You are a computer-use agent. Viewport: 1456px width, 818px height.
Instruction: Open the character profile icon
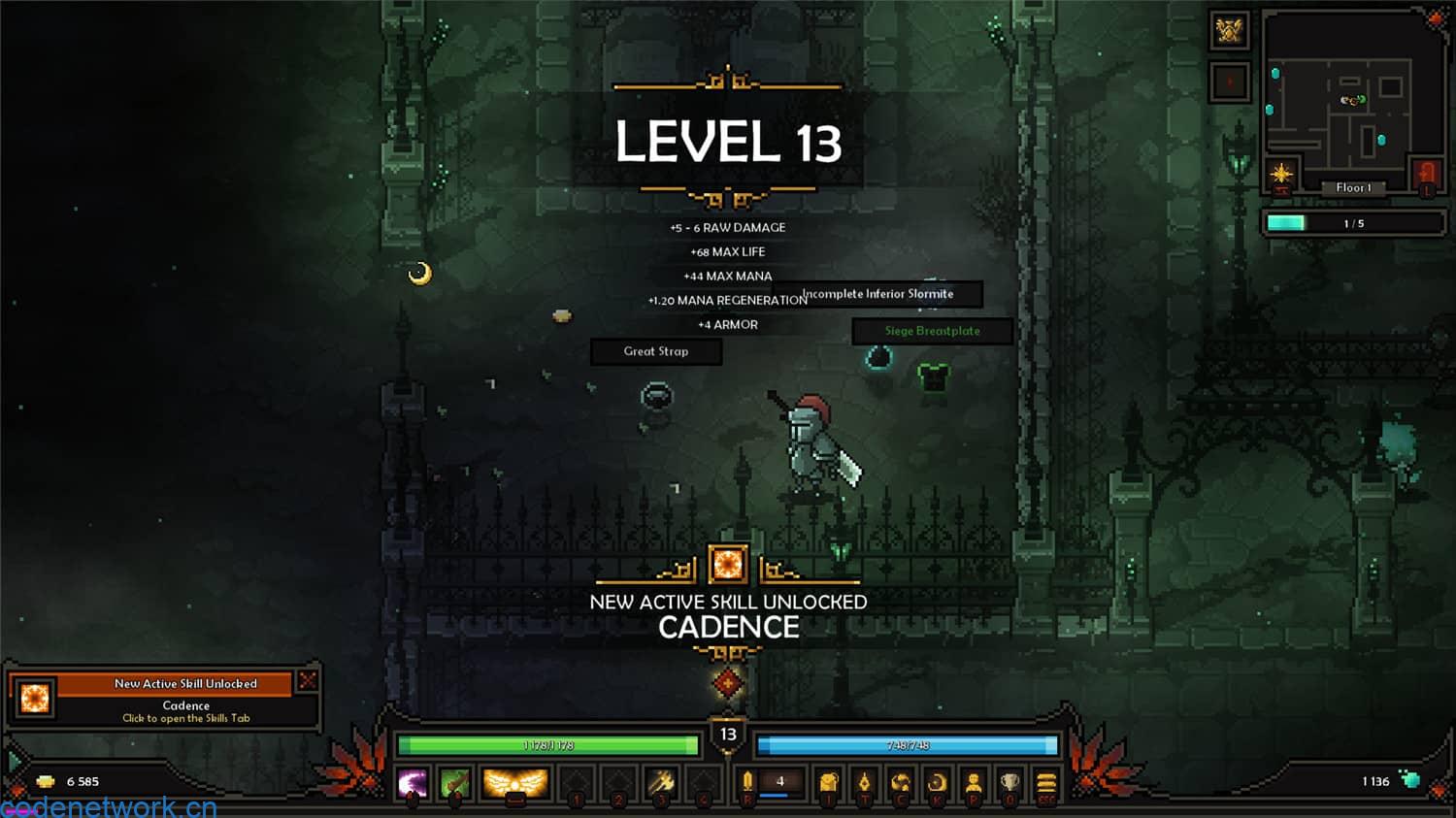click(974, 782)
